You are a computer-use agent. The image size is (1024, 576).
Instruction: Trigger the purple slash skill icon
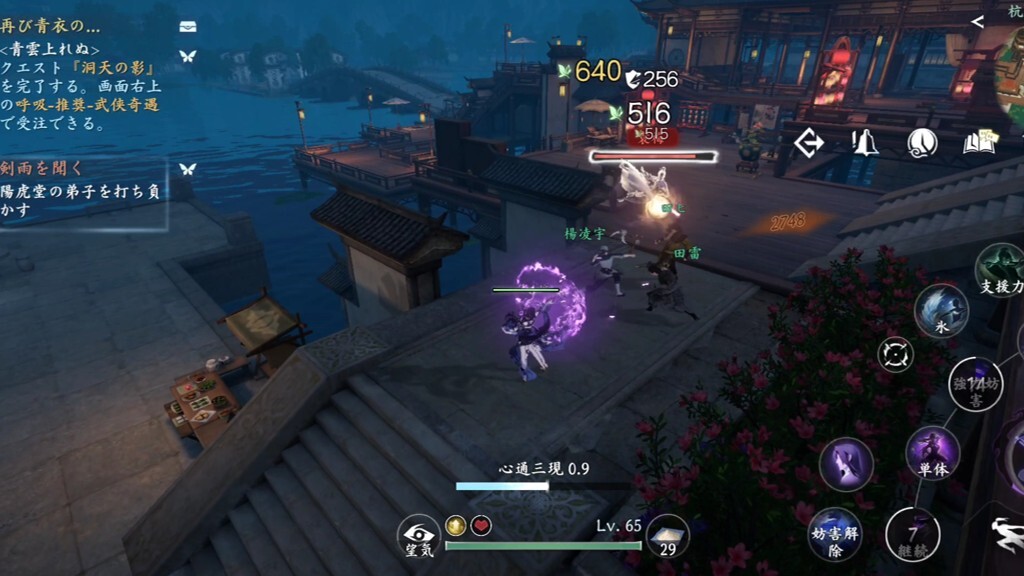846,465
